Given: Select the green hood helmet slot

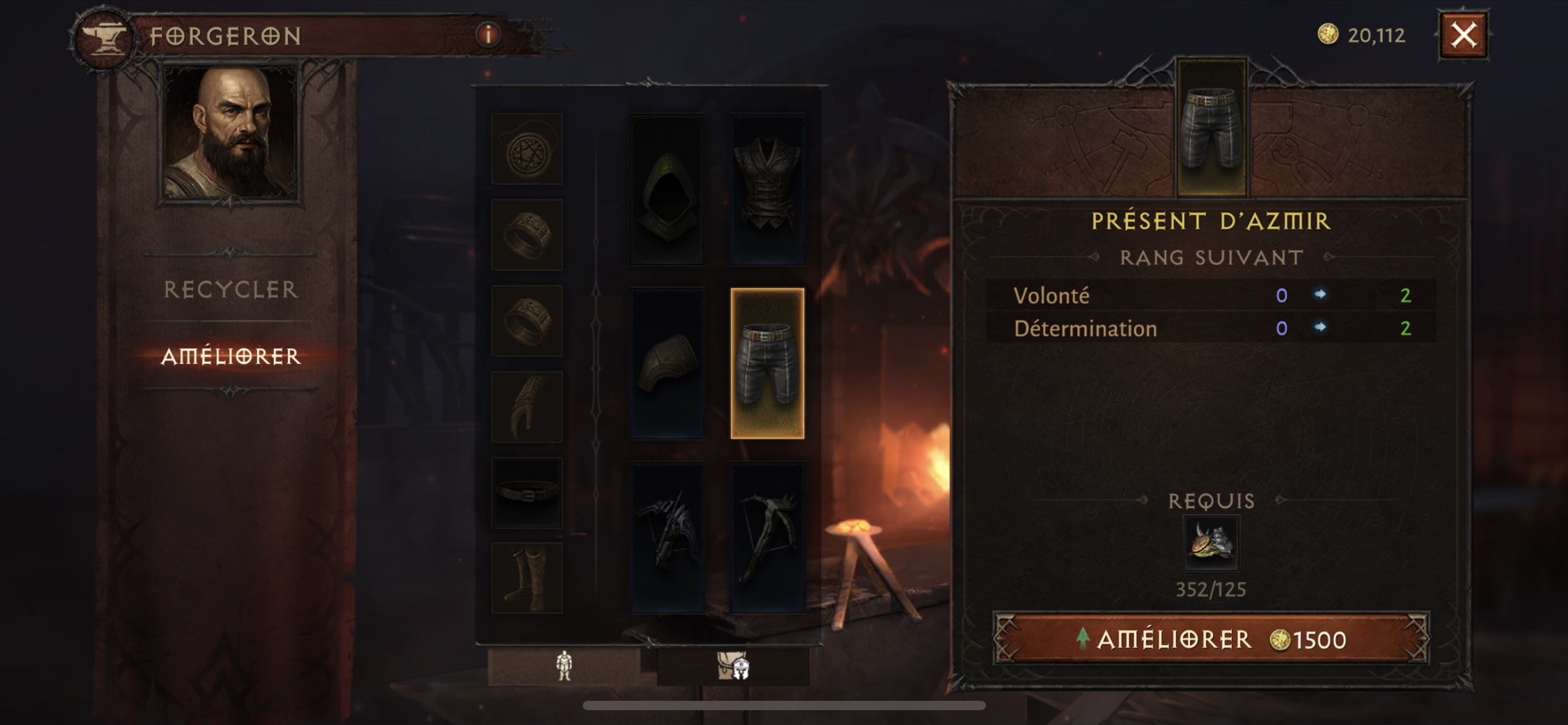Looking at the screenshot, I should tap(667, 190).
